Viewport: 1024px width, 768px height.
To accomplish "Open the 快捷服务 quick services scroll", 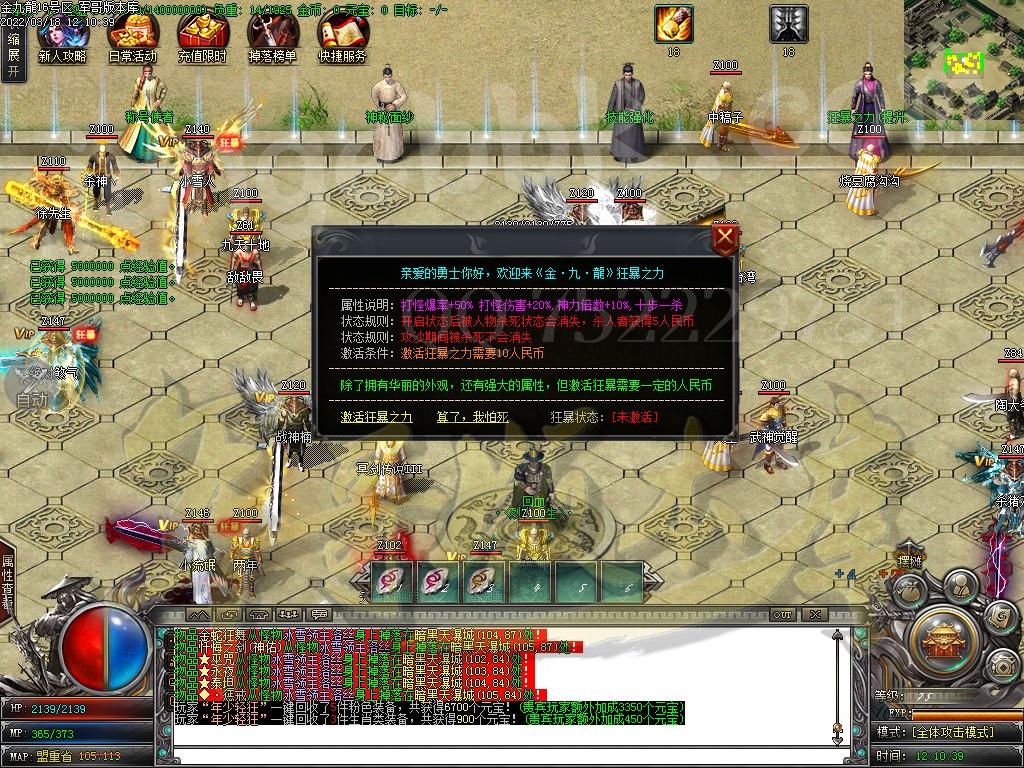I will tap(342, 40).
